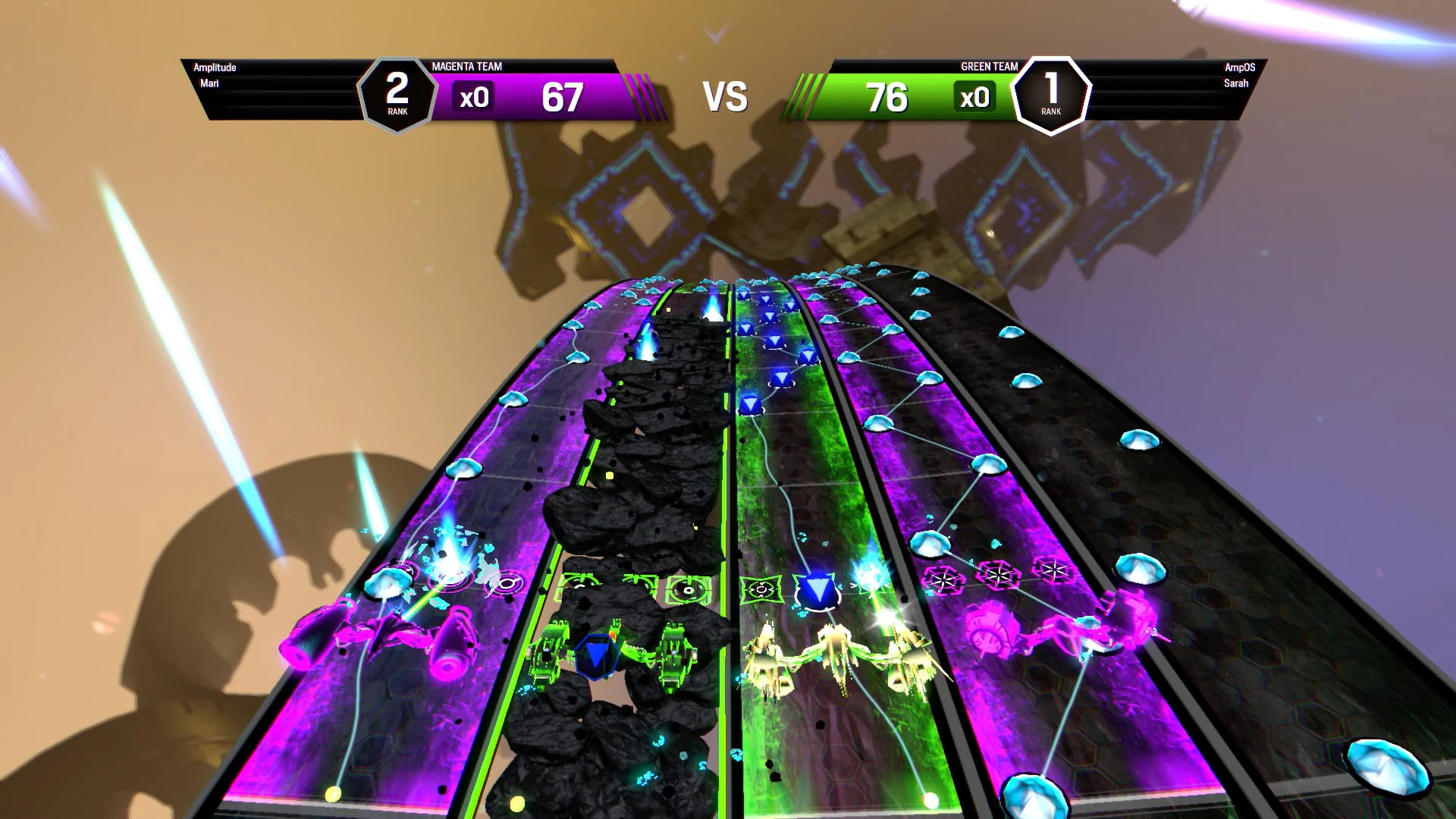Click the player name Mari
The width and height of the screenshot is (1456, 819).
pyautogui.click(x=209, y=83)
